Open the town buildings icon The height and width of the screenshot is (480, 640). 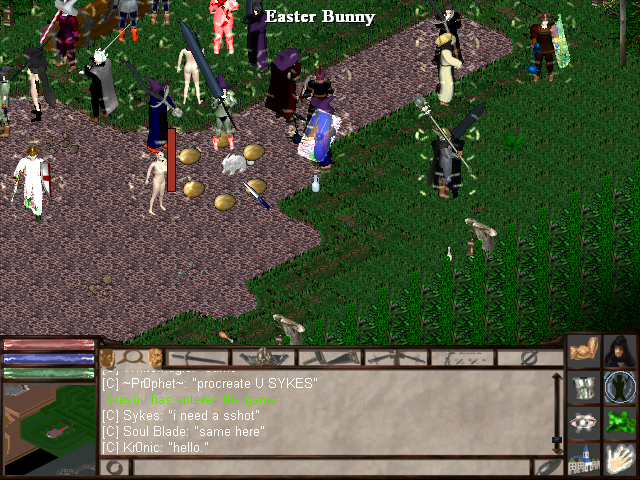pyautogui.click(x=583, y=458)
